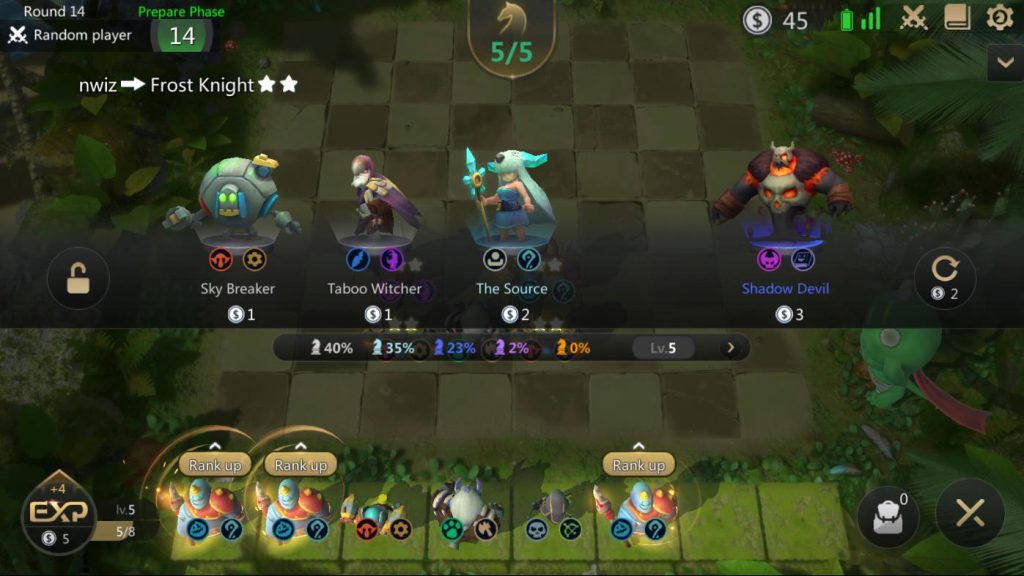Open the book guide icon
1024x576 pixels.
click(x=958, y=18)
